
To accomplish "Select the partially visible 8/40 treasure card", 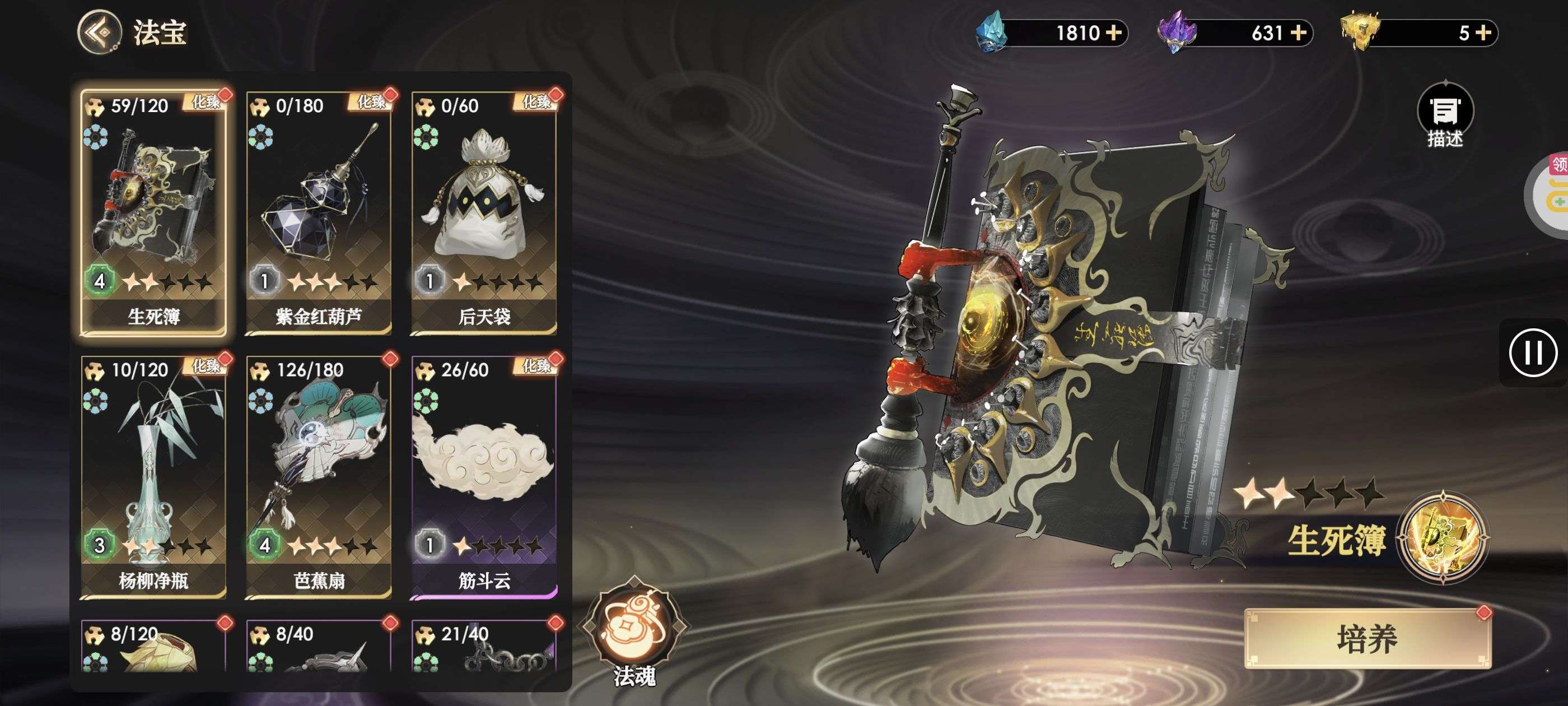I will click(318, 647).
